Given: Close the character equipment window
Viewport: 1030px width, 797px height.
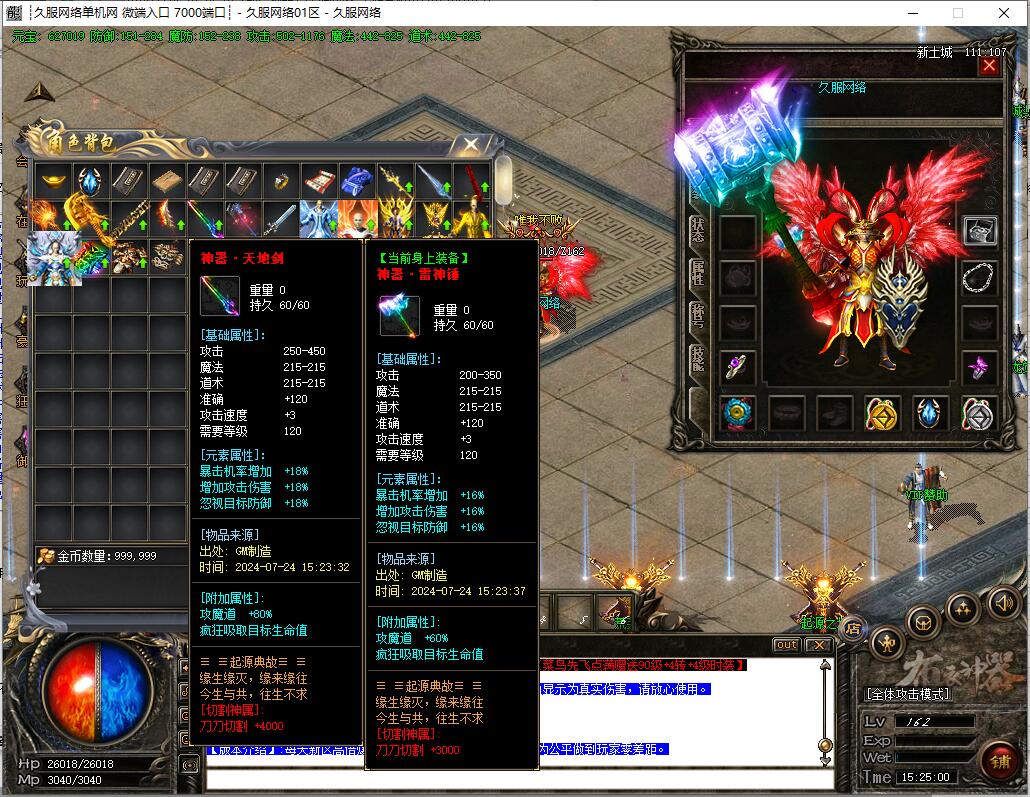Looking at the screenshot, I should coord(989,66).
